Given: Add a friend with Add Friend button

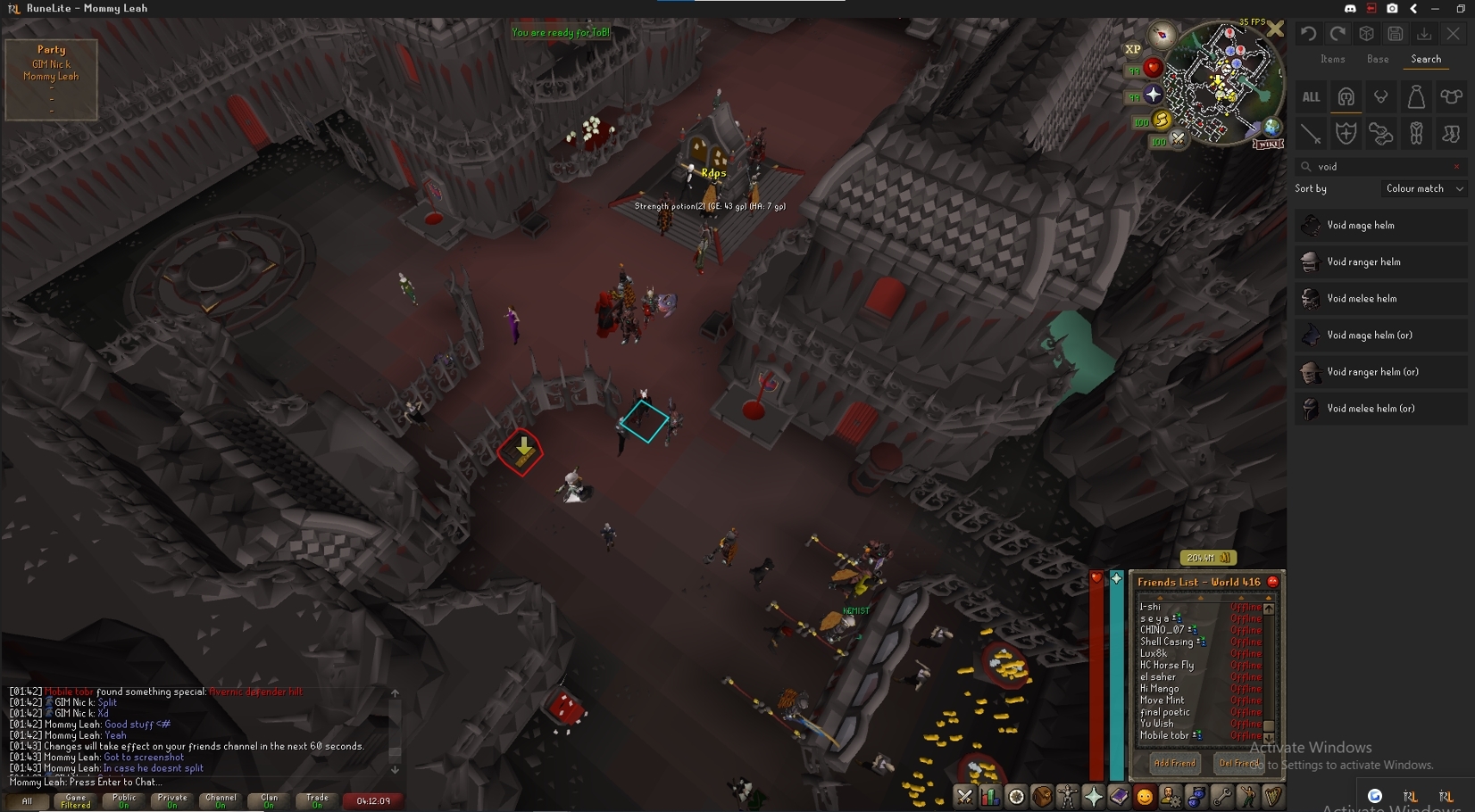Looking at the screenshot, I should click(x=1174, y=763).
